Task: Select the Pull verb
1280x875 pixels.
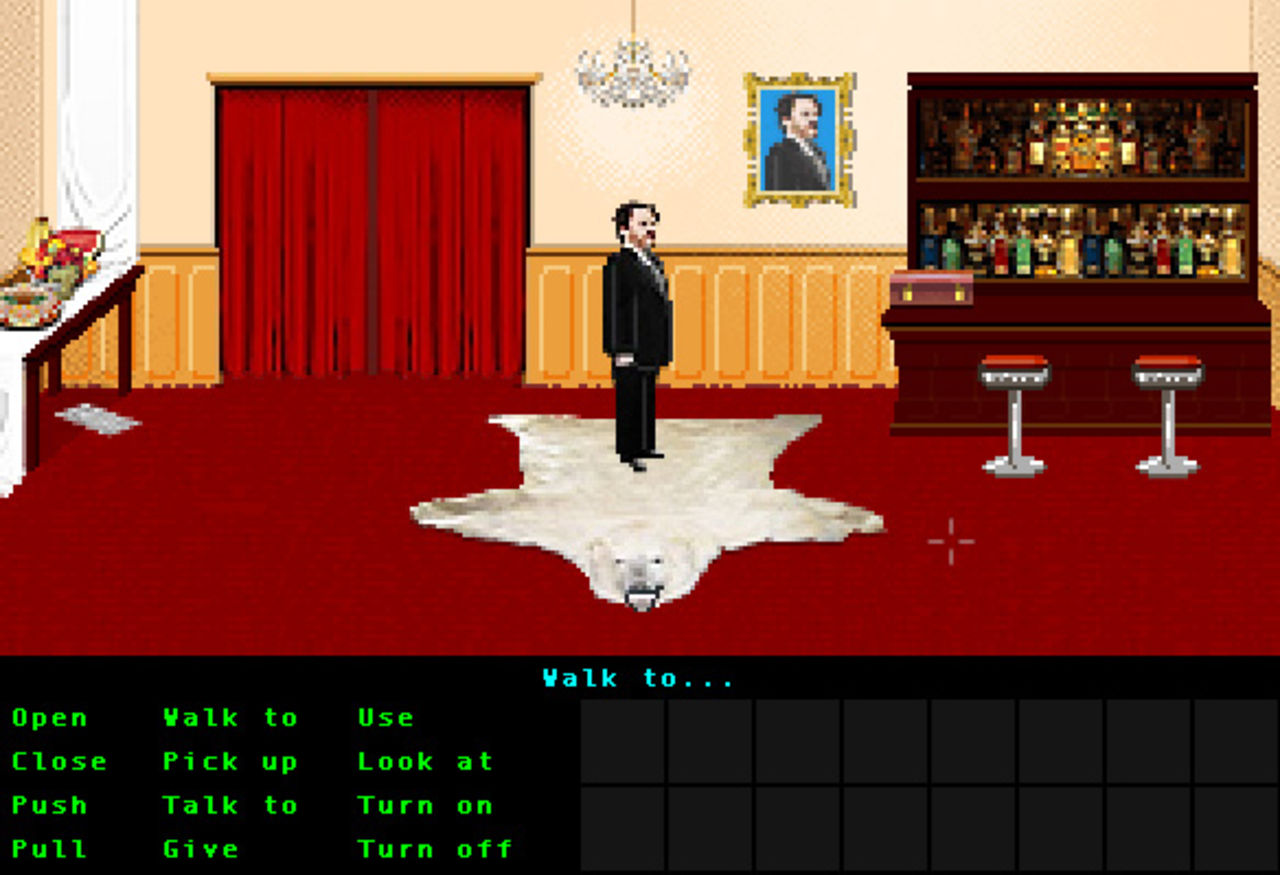Action: [x=49, y=849]
